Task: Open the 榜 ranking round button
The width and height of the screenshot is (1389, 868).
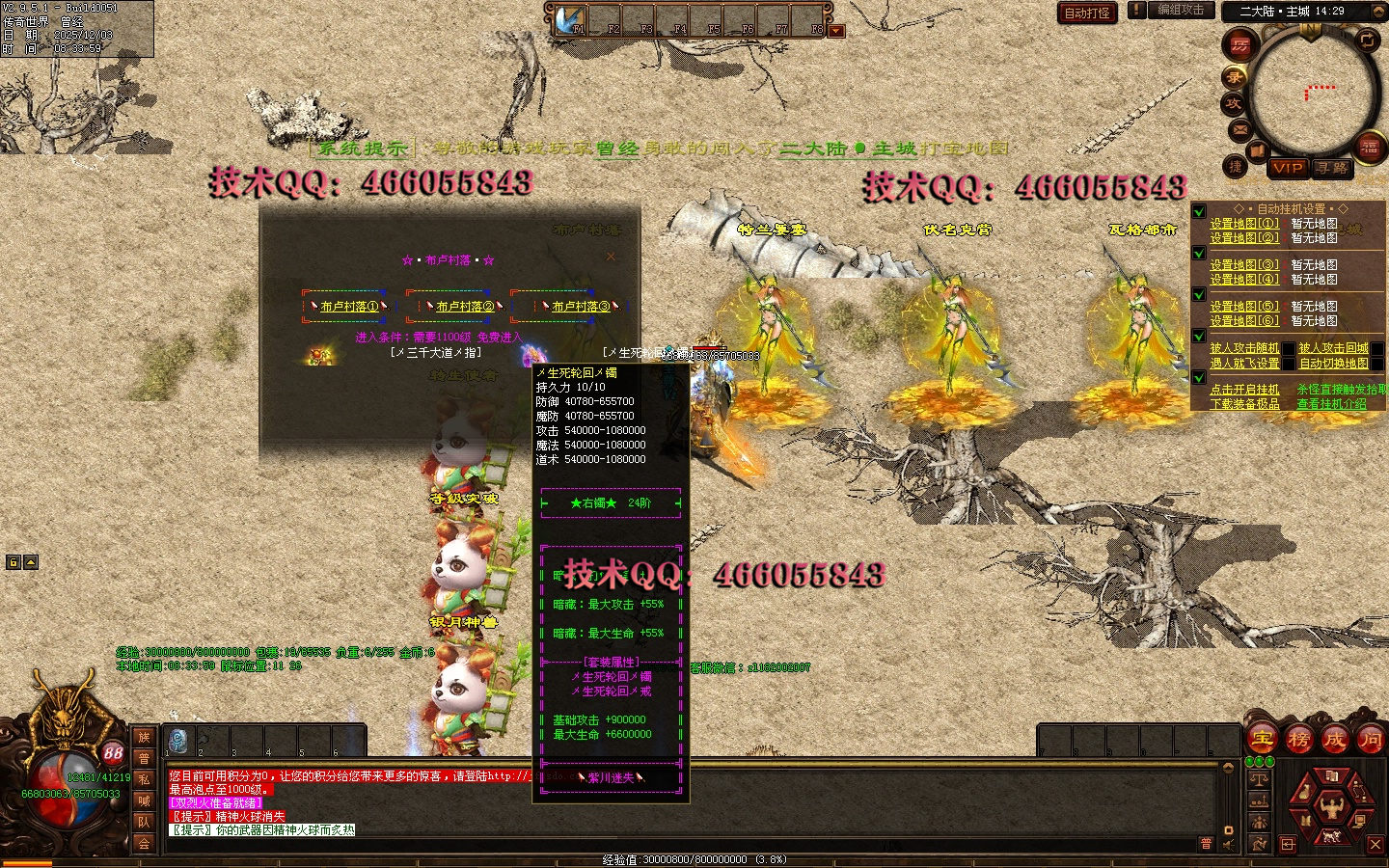Action: (x=1298, y=740)
